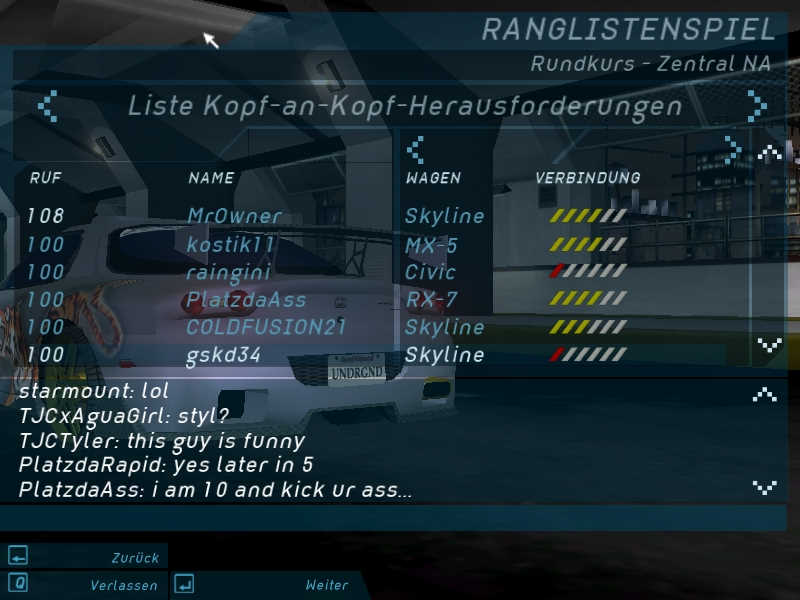
Task: Sort the list by the RUF column
Action: [x=46, y=178]
